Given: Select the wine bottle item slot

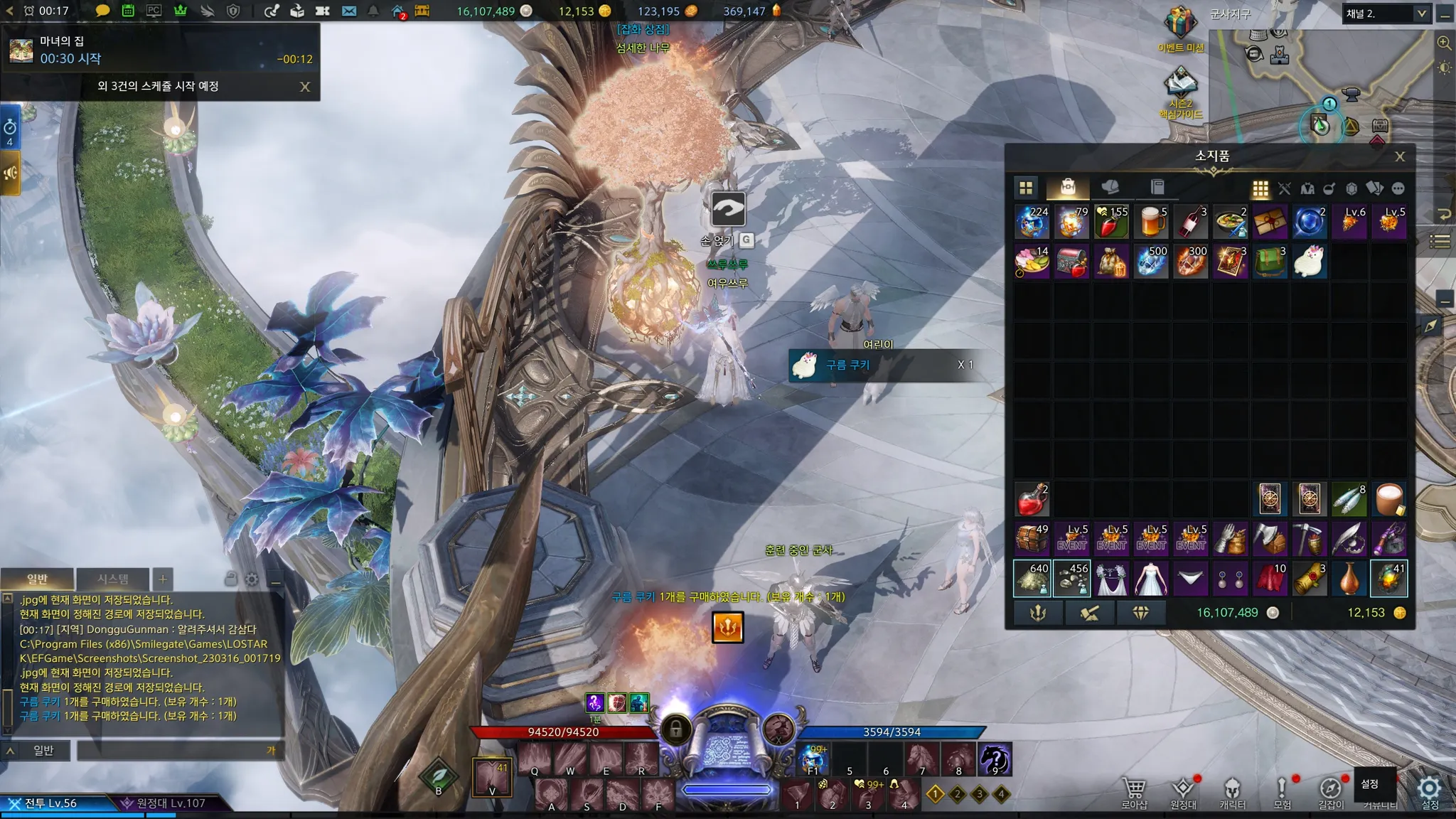Looking at the screenshot, I should coord(1191,222).
